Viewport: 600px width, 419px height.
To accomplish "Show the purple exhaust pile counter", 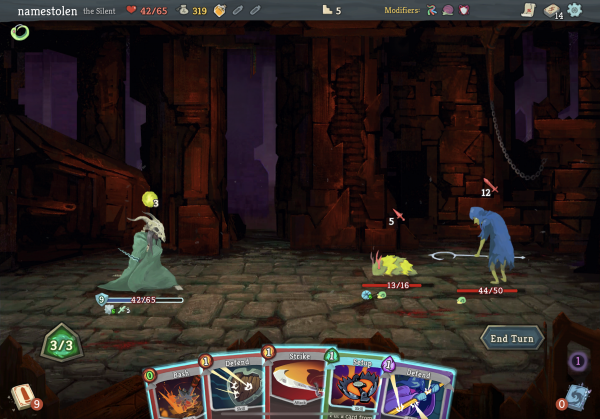I will tap(577, 361).
